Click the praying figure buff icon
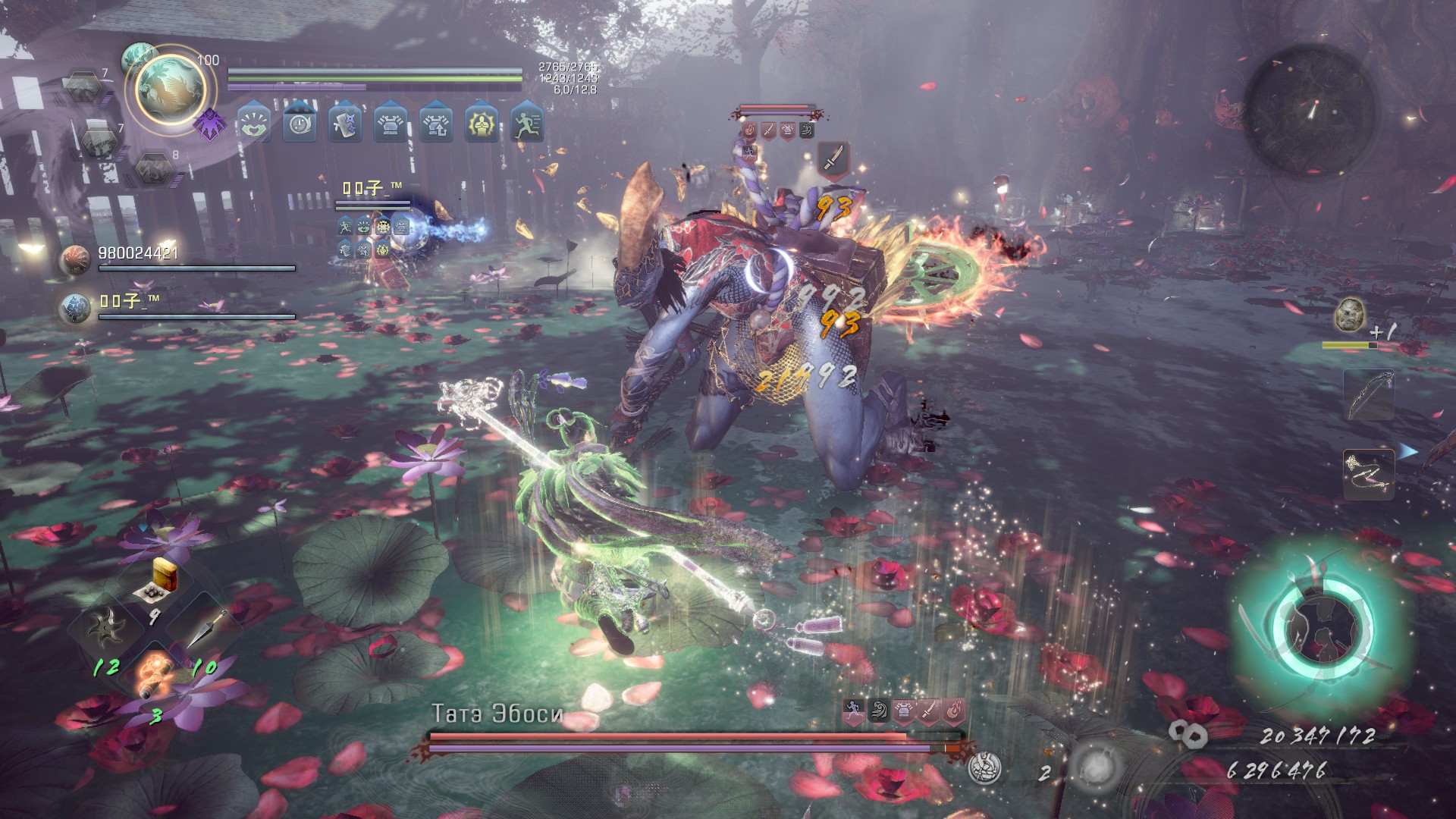The width and height of the screenshot is (1456, 819). point(482,124)
